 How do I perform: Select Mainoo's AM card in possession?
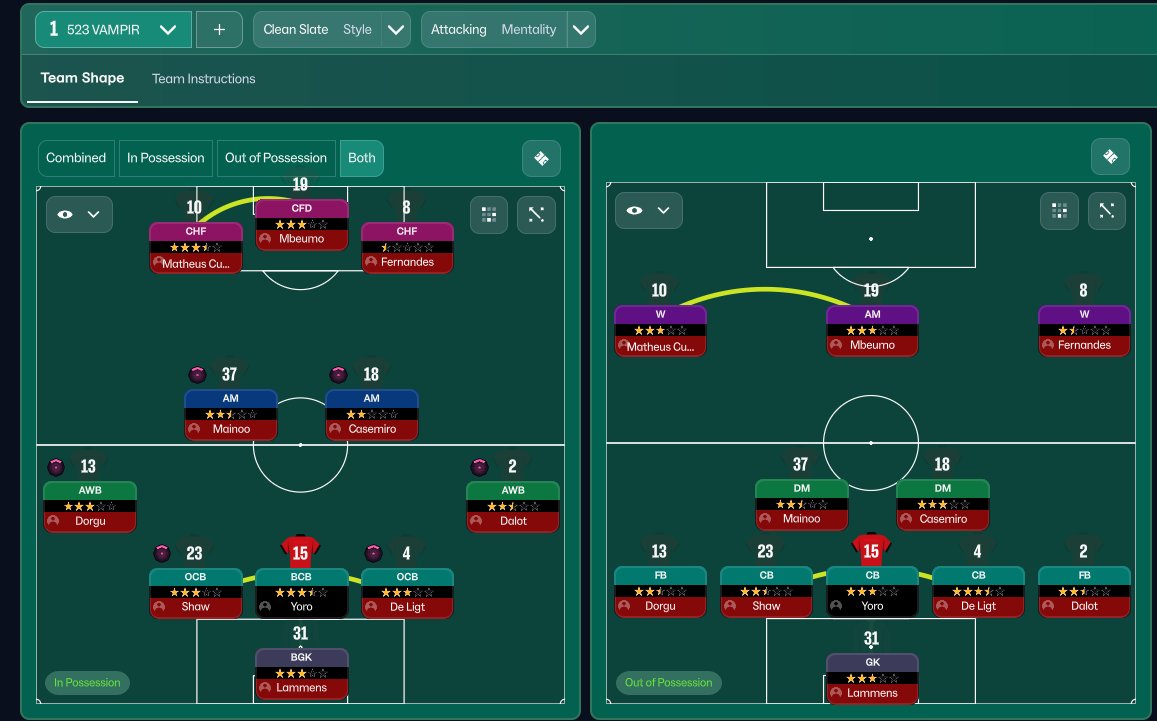click(231, 415)
